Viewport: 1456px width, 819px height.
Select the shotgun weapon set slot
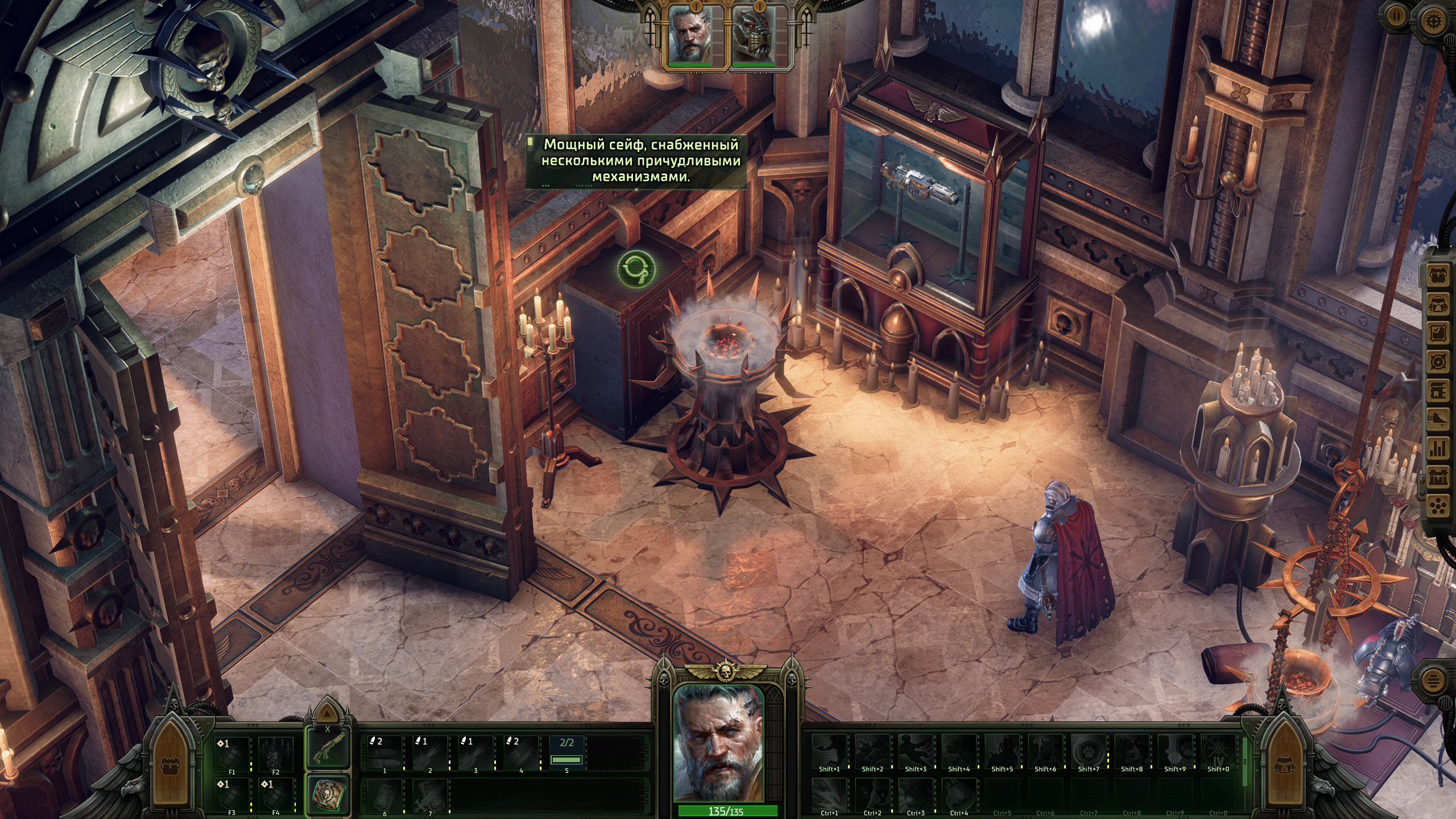tap(328, 748)
